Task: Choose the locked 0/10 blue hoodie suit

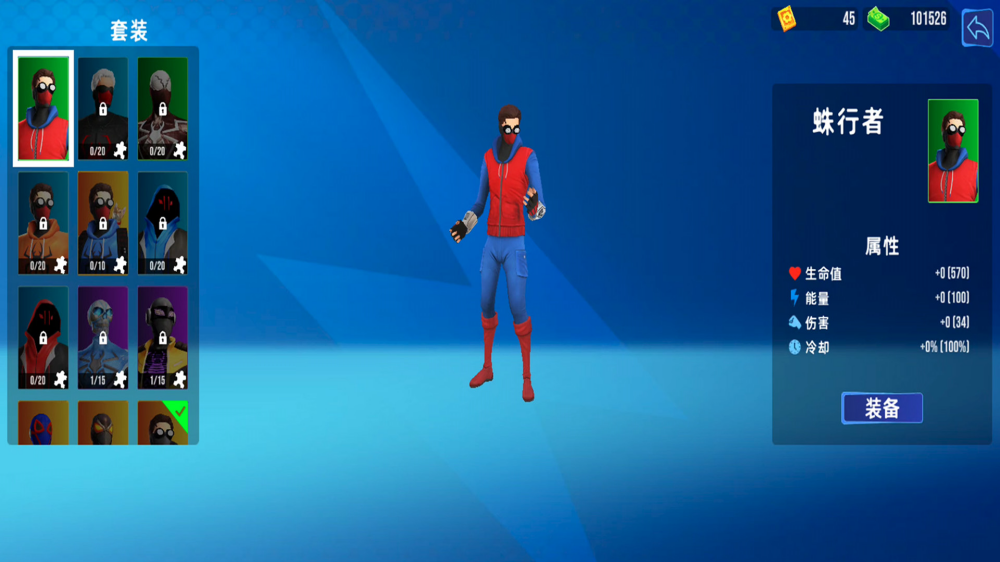Action: tap(103, 223)
